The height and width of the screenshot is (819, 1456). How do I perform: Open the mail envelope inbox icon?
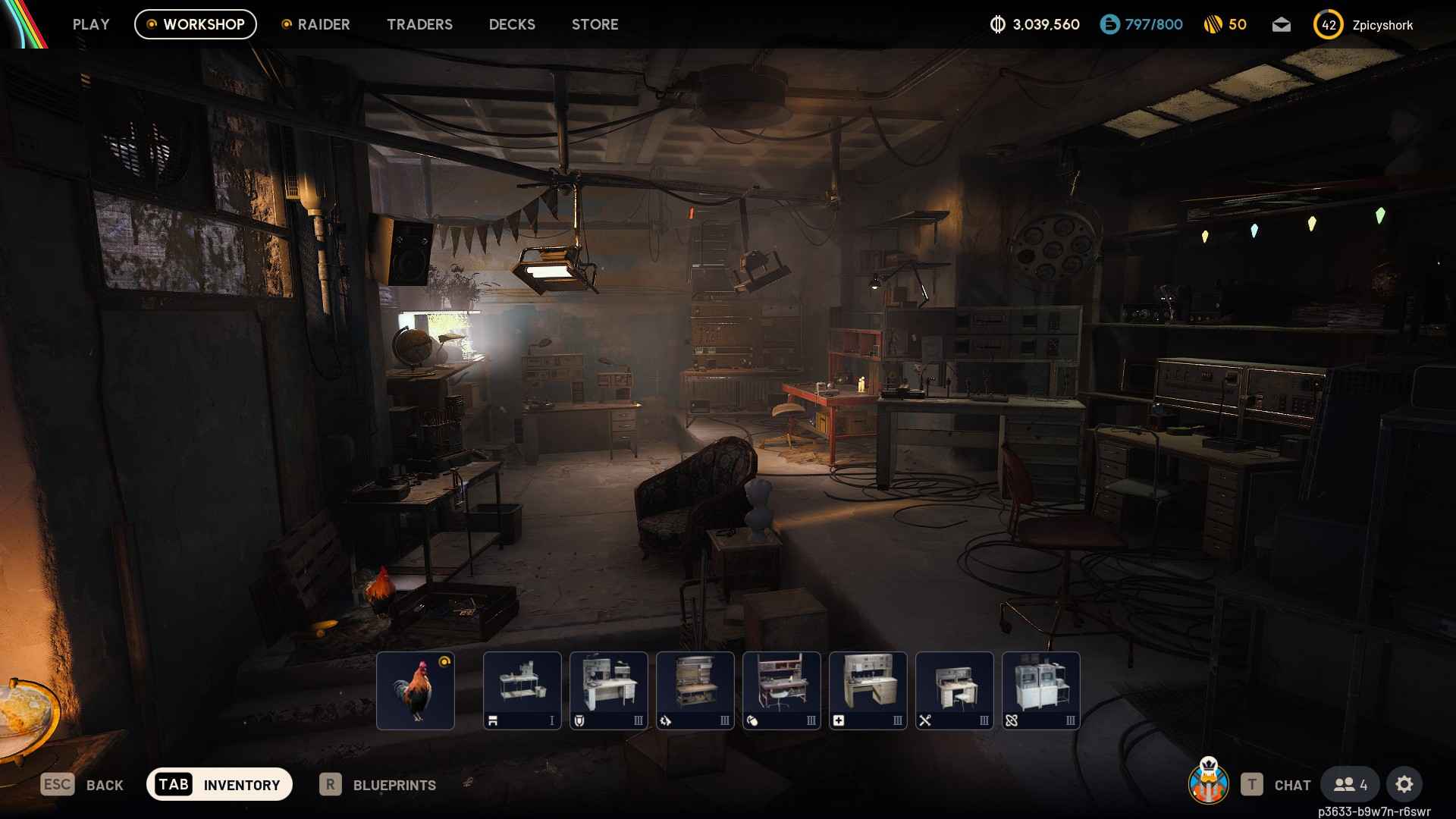pyautogui.click(x=1281, y=24)
